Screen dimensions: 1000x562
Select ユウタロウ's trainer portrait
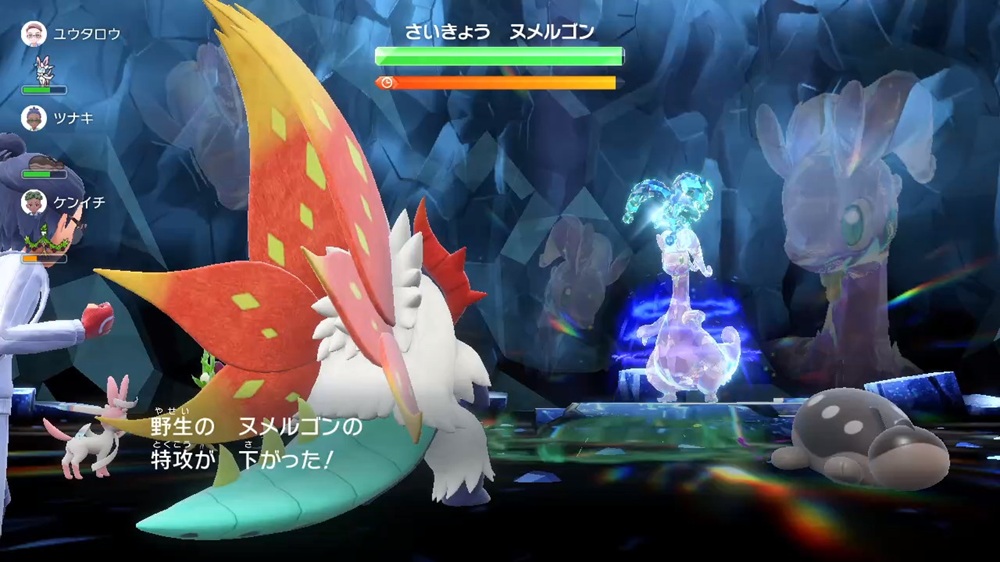coord(34,34)
